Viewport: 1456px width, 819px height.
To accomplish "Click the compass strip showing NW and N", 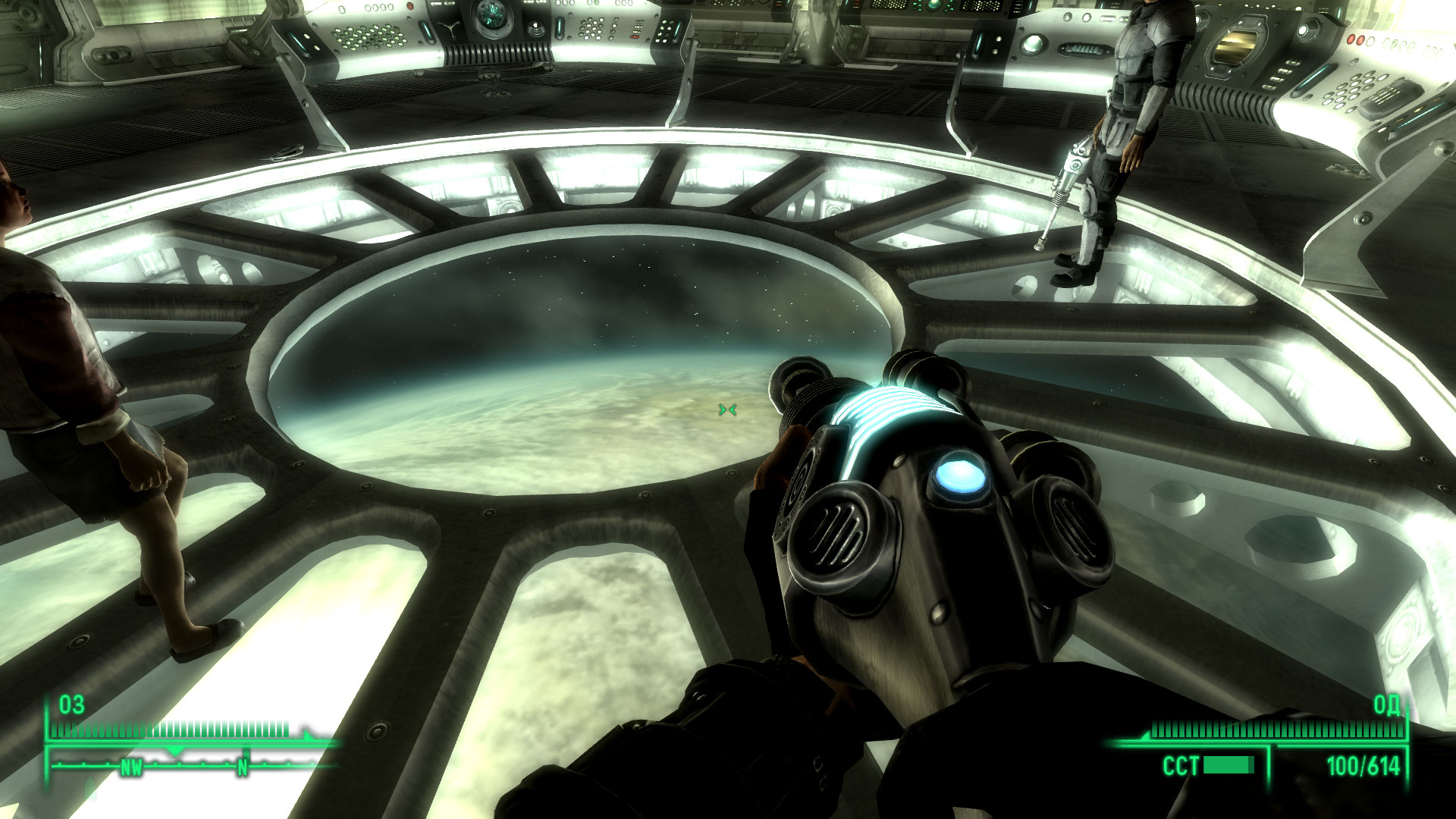I will tap(190, 764).
